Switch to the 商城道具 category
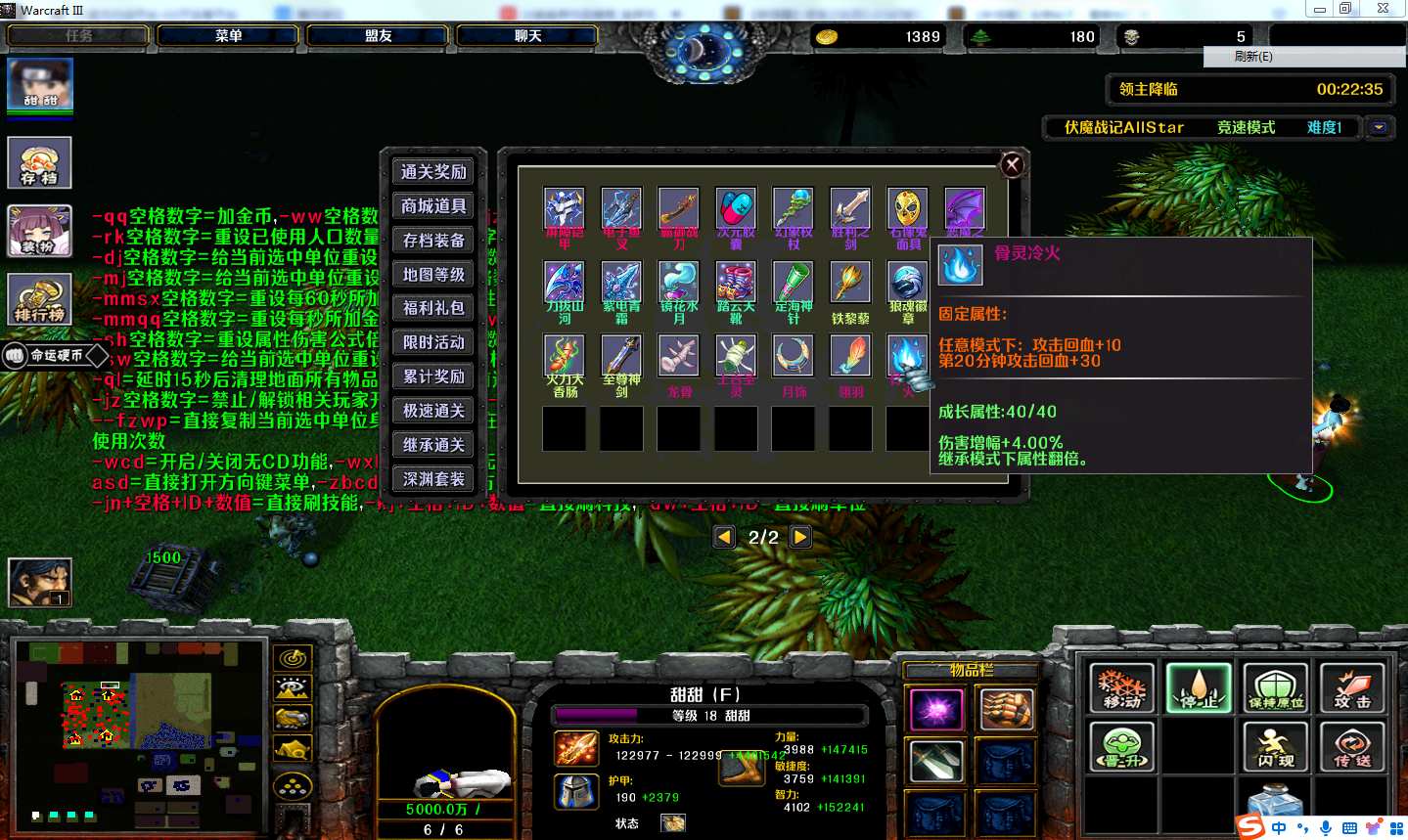Image resolution: width=1408 pixels, height=840 pixels. 433,206
